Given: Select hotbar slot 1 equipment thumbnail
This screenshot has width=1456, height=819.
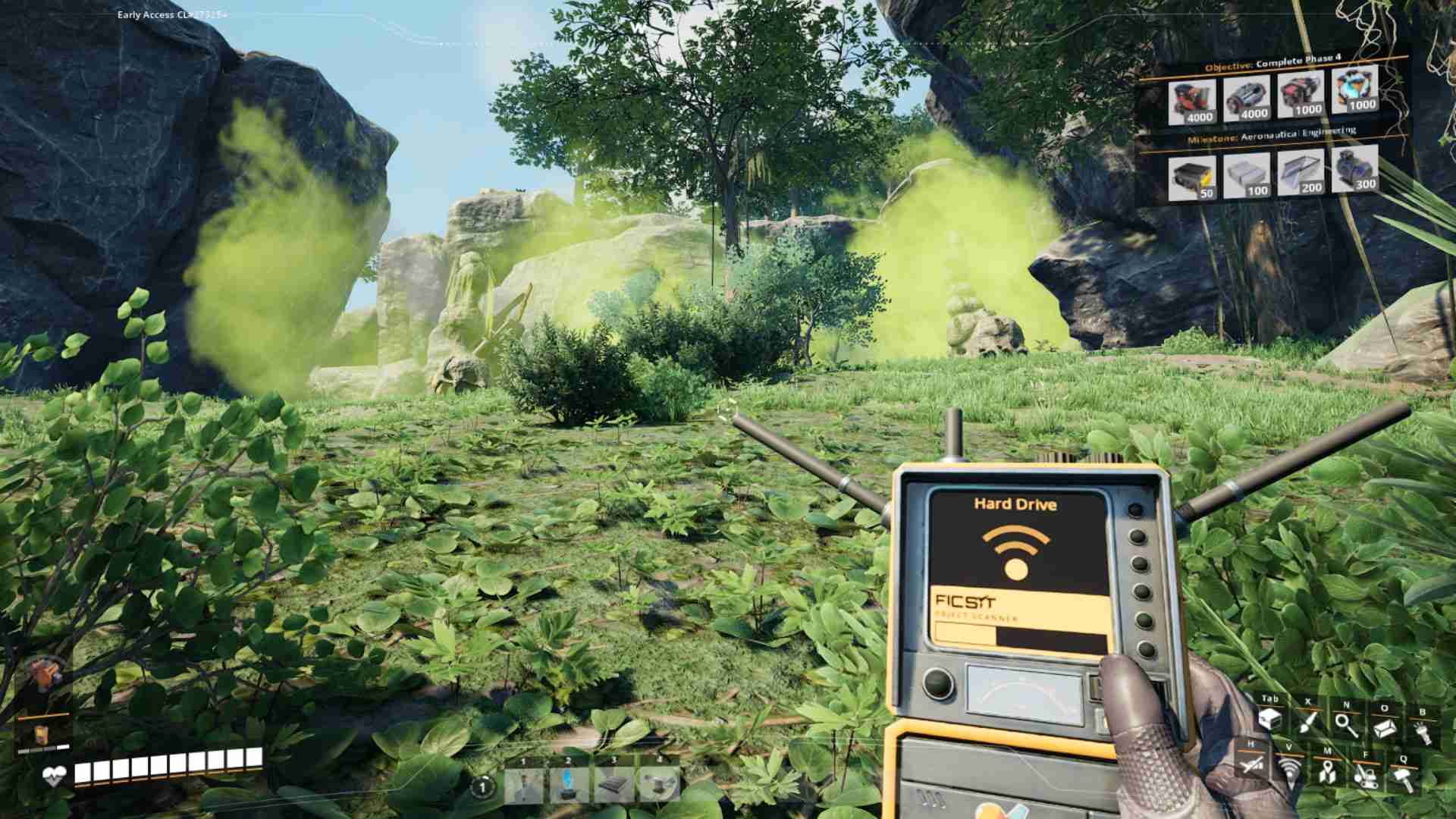Looking at the screenshot, I should tap(524, 786).
